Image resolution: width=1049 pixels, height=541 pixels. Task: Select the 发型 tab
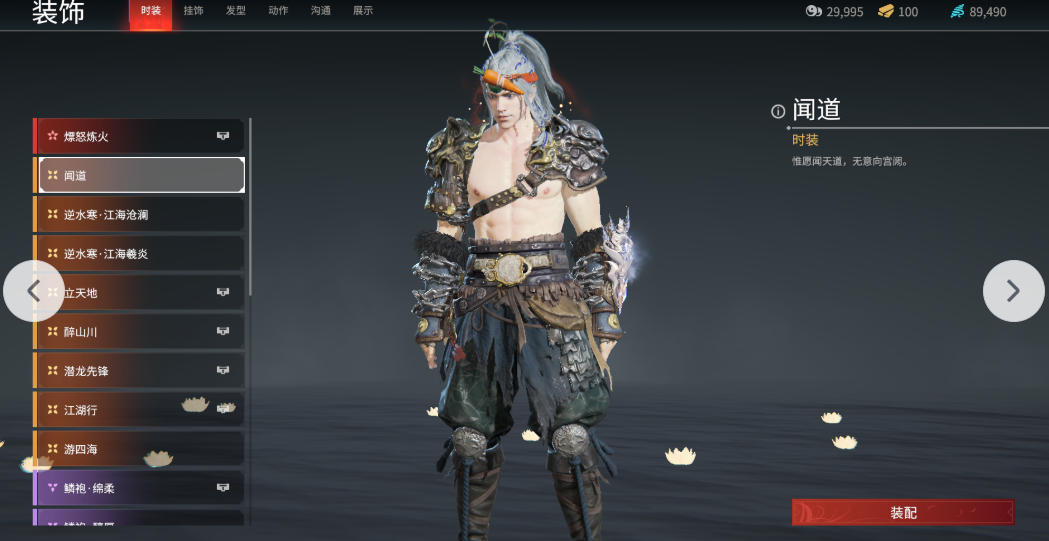coord(236,11)
